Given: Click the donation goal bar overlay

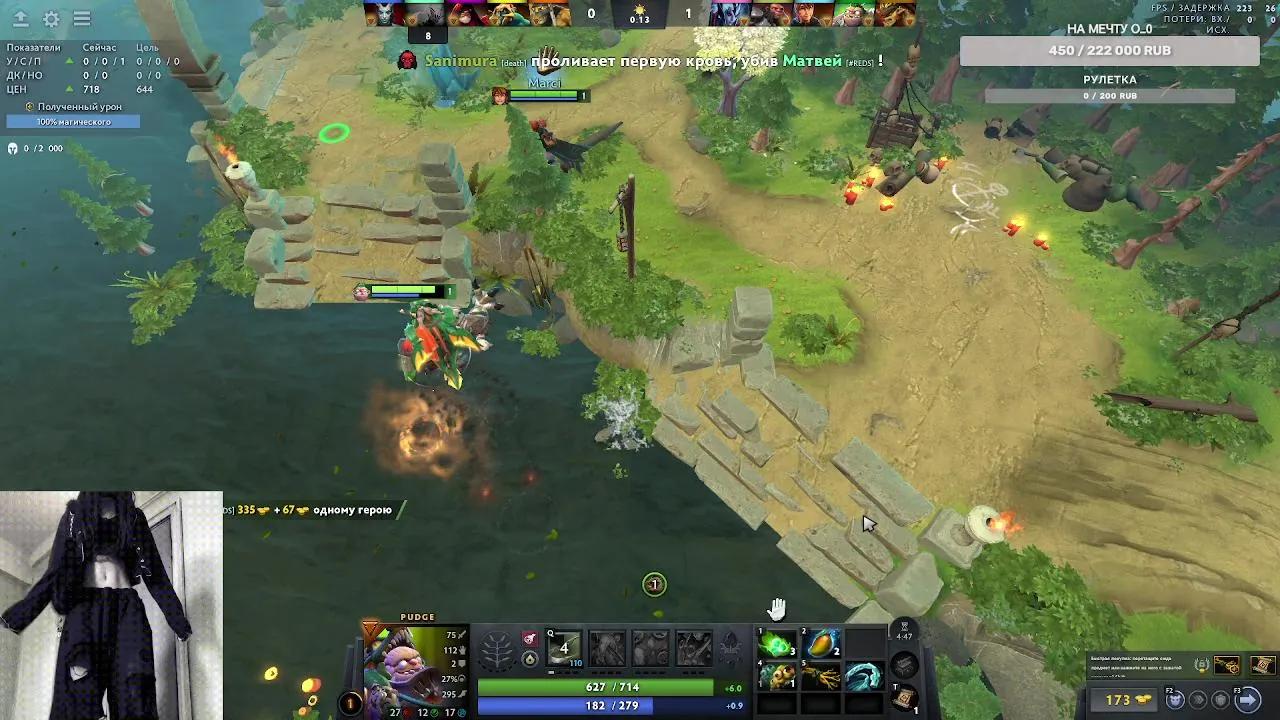Looking at the screenshot, I should (x=1108, y=50).
